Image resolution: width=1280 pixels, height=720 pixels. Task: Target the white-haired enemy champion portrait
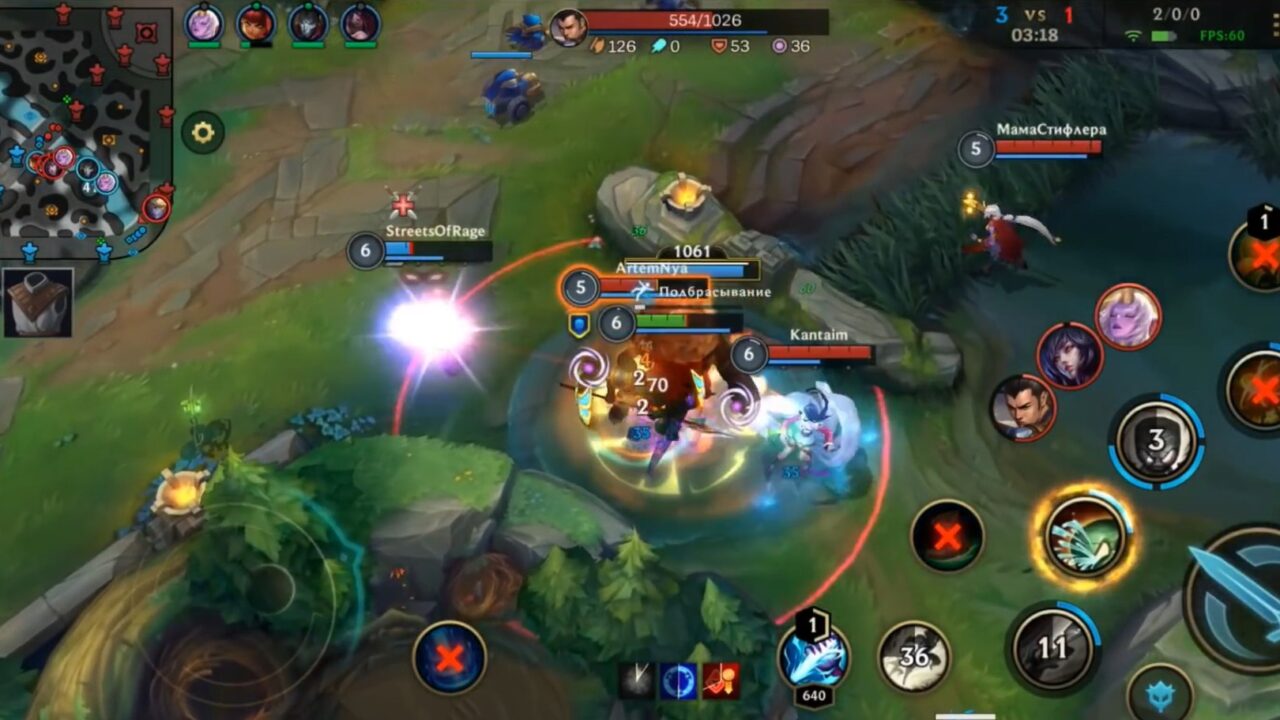click(1130, 316)
